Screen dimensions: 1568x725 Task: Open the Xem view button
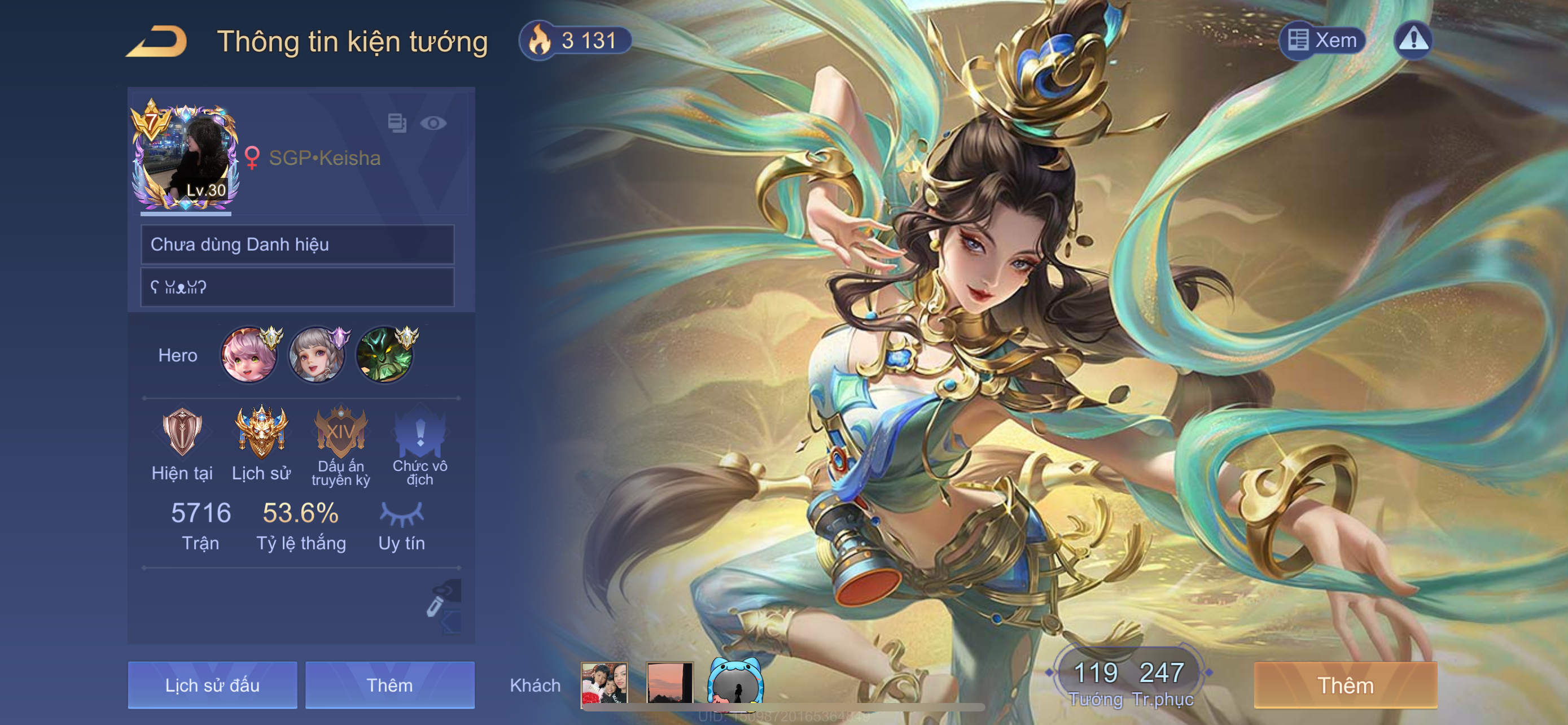[1322, 41]
